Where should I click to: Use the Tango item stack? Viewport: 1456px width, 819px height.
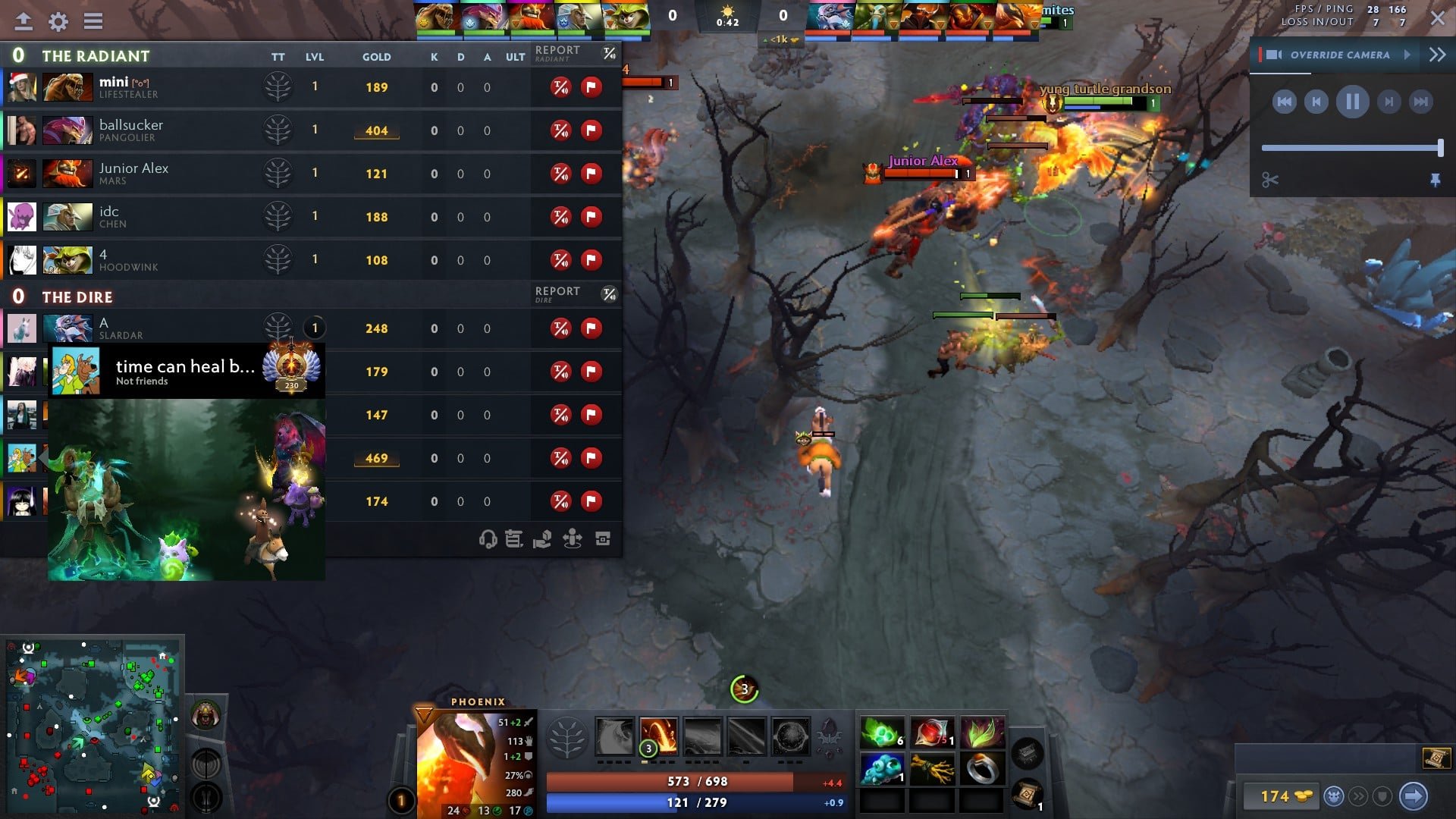click(x=882, y=733)
